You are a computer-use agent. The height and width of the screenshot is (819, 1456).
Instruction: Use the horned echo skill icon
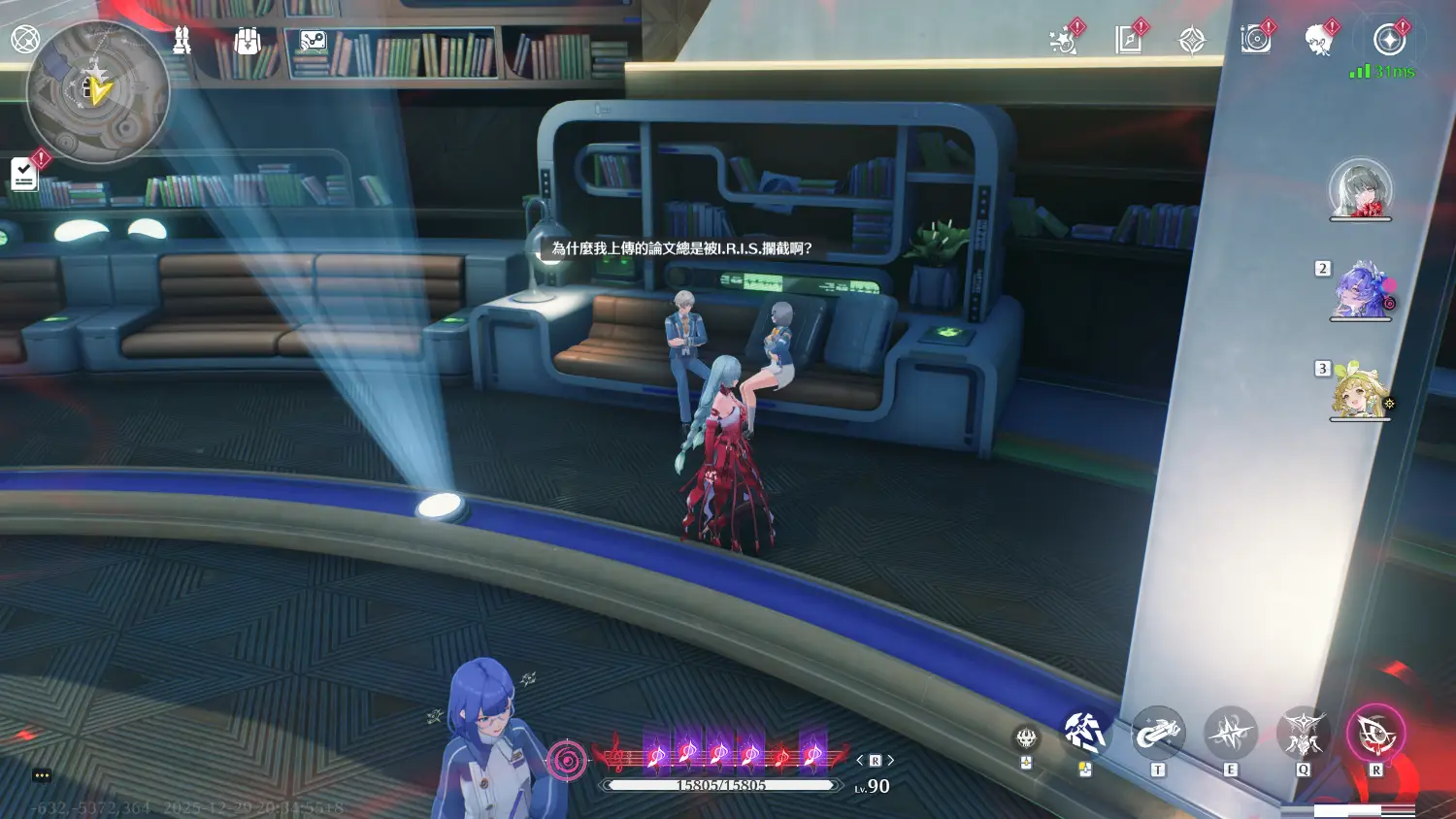pyautogui.click(x=1303, y=734)
